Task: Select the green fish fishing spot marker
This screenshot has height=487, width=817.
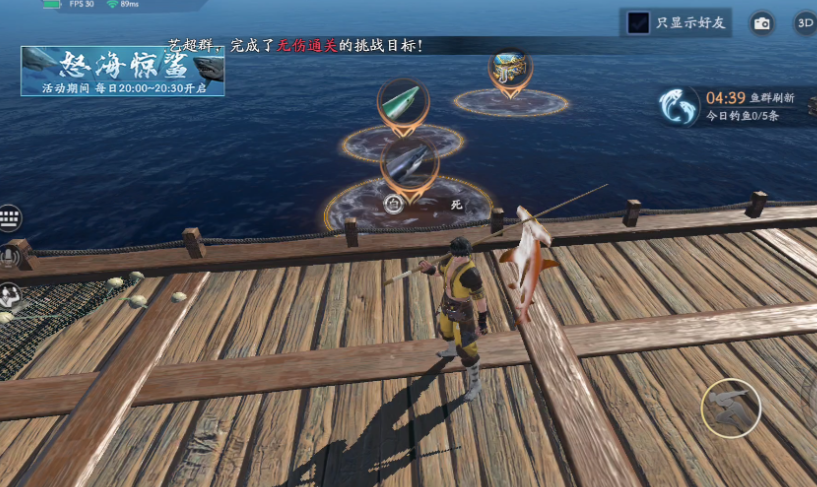Action: click(x=403, y=103)
